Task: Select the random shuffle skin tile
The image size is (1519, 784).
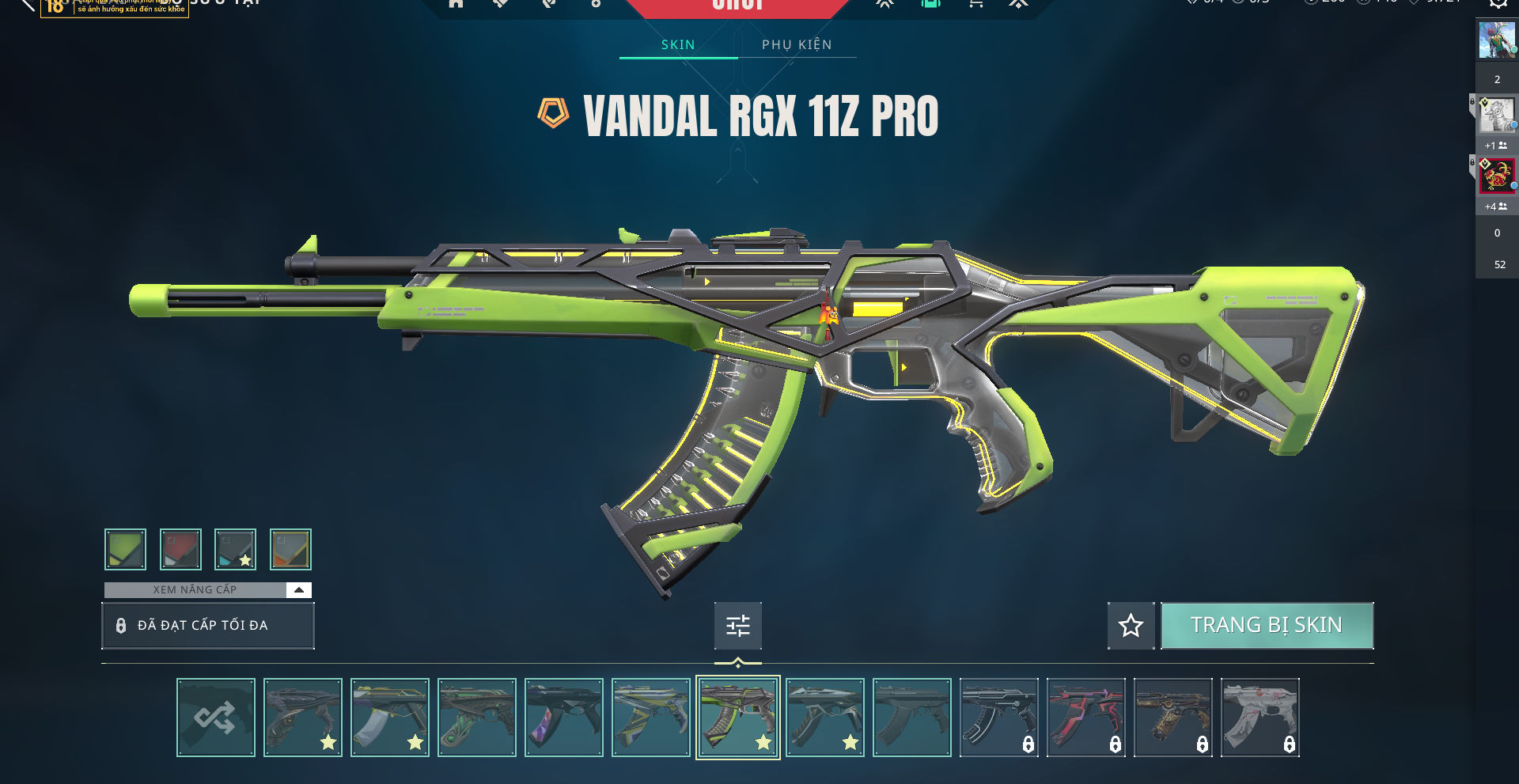Action: pos(216,718)
